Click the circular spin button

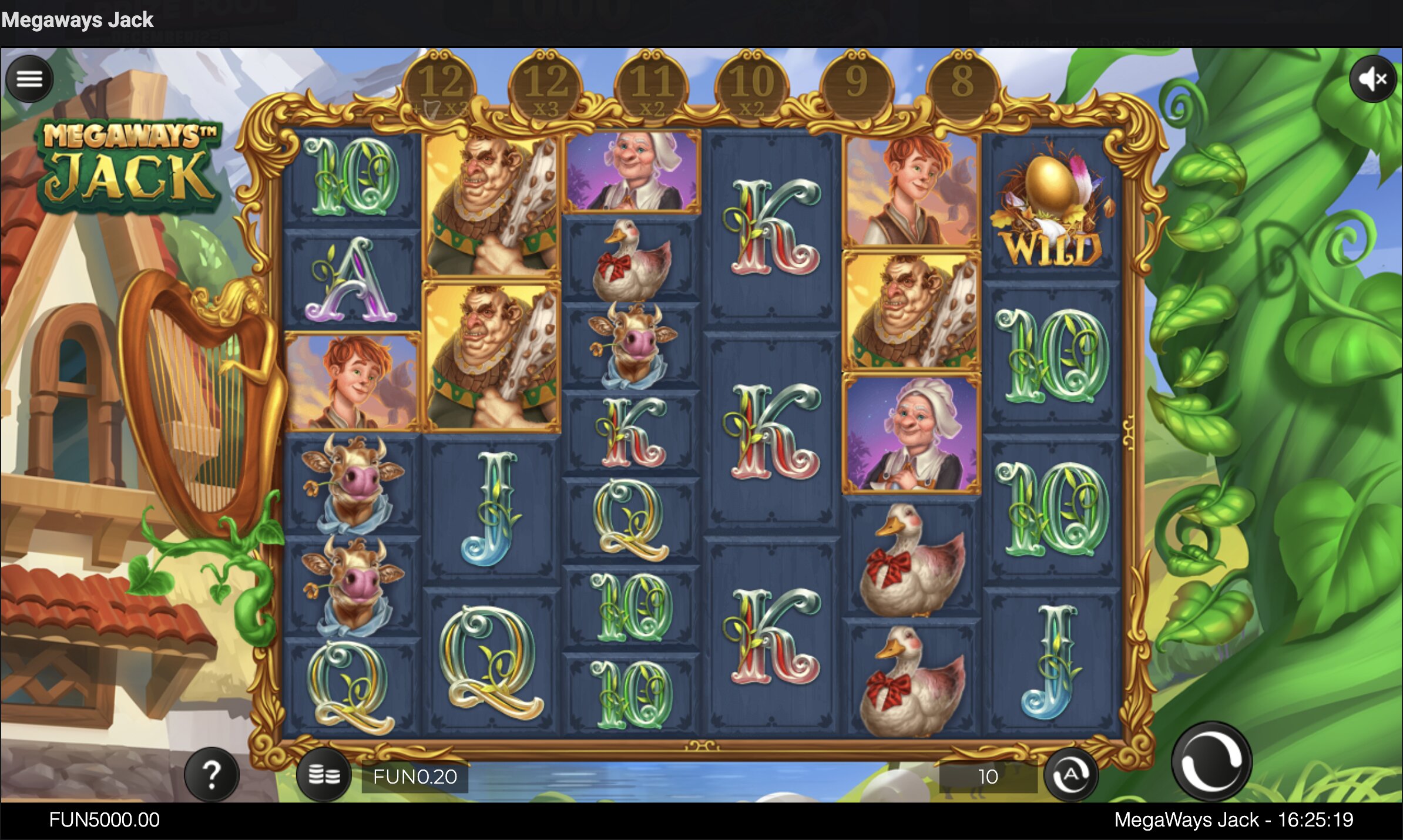[x=1211, y=761]
